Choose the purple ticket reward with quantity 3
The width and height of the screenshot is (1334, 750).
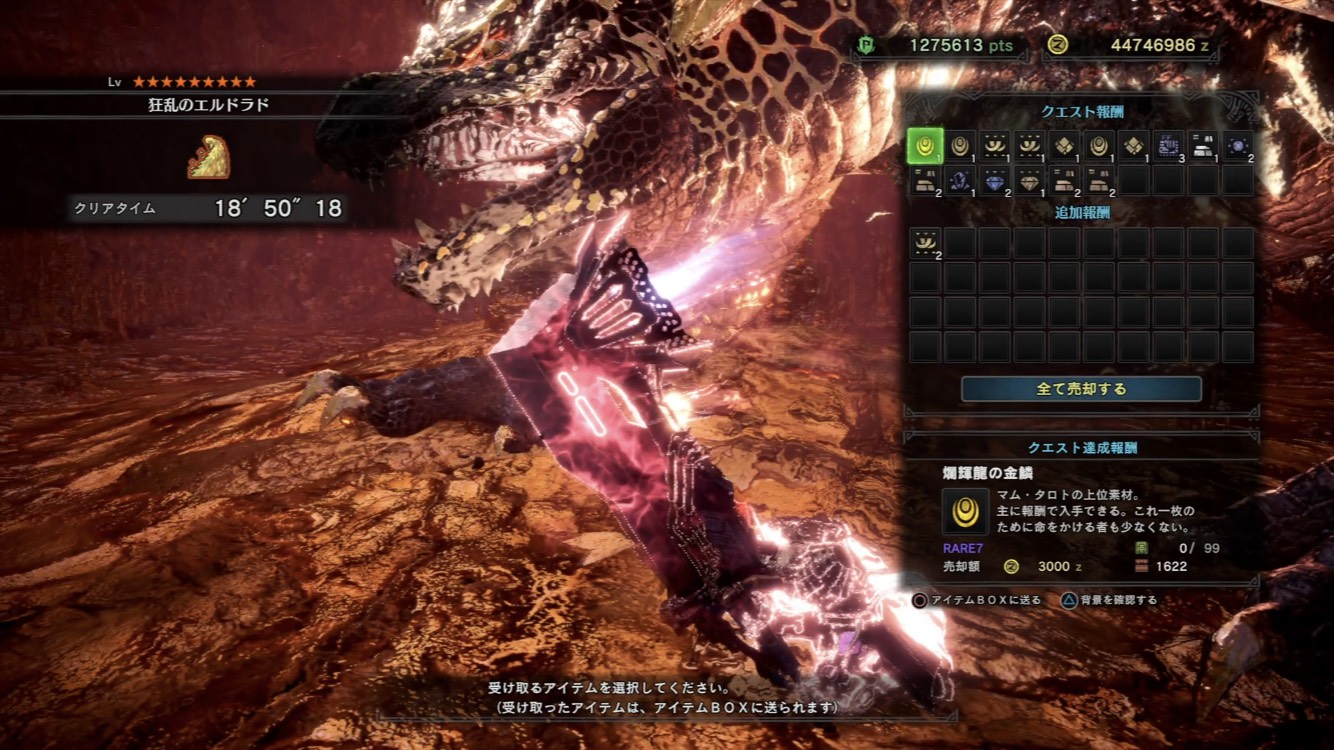coord(1168,147)
